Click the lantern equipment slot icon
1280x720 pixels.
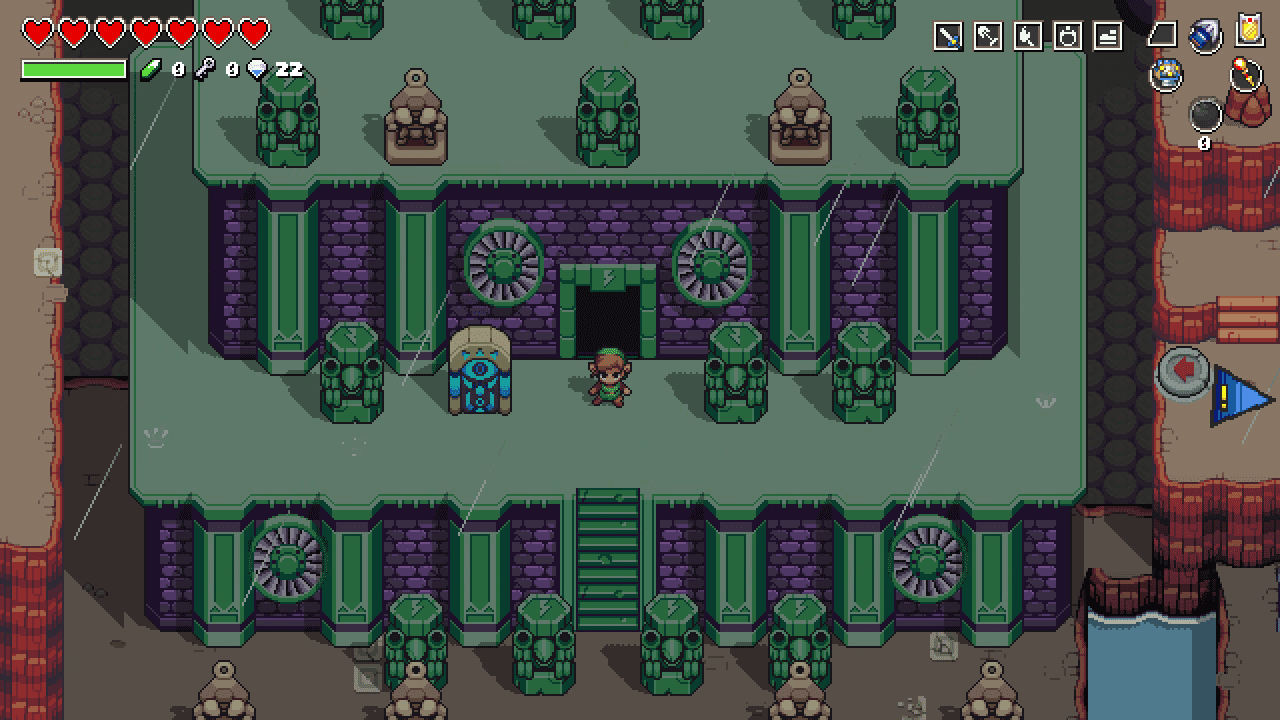(x=1067, y=33)
